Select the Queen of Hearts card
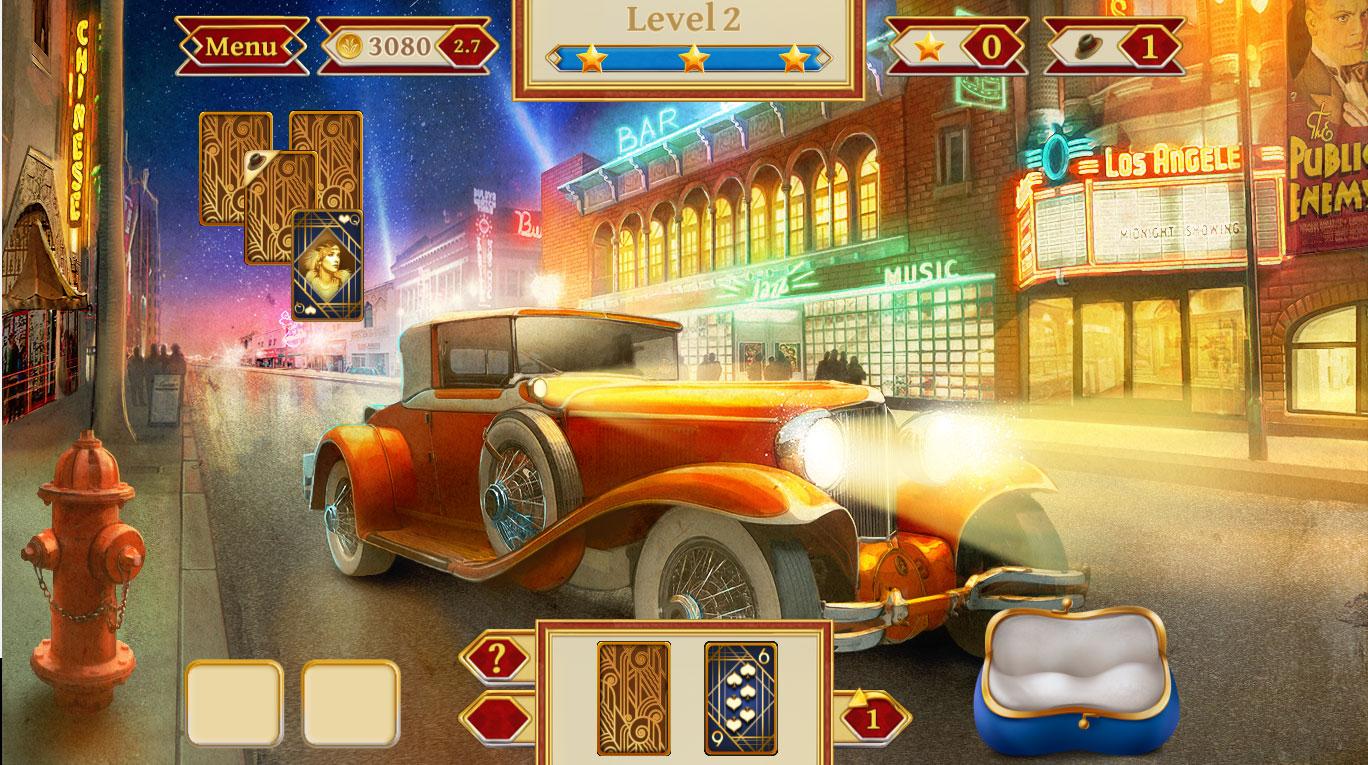 coord(327,265)
